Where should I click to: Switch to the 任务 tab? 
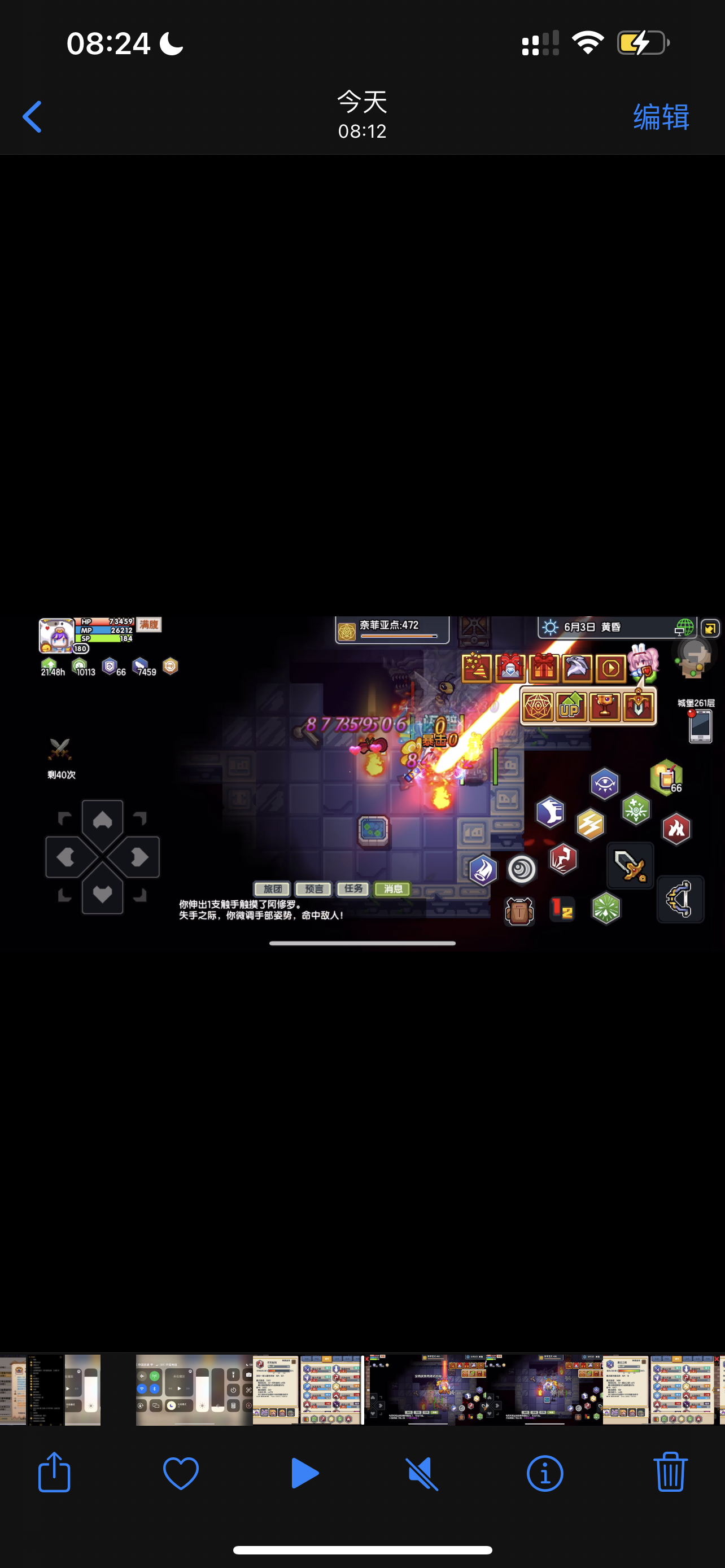(x=352, y=890)
